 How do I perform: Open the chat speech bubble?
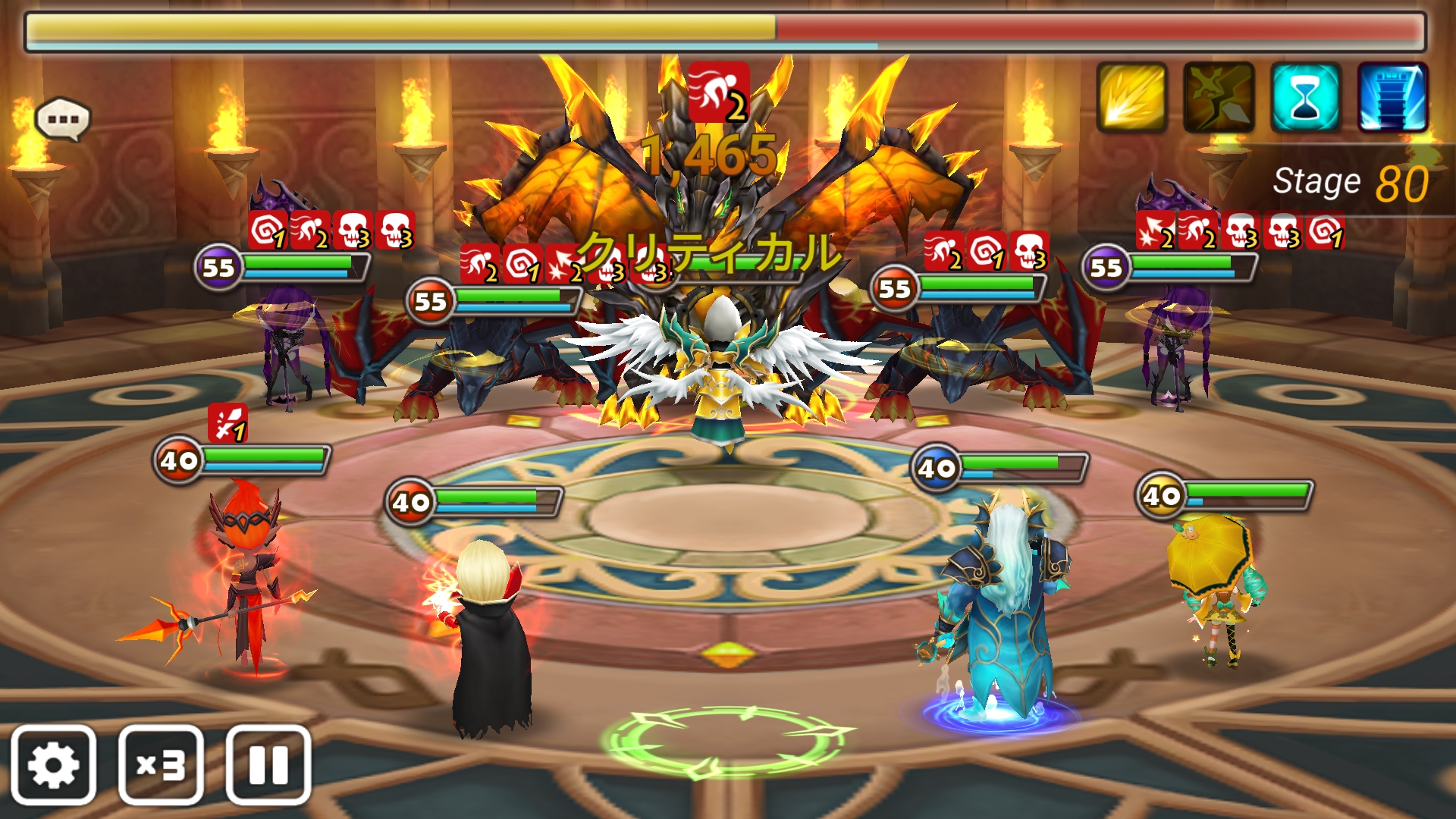click(63, 119)
